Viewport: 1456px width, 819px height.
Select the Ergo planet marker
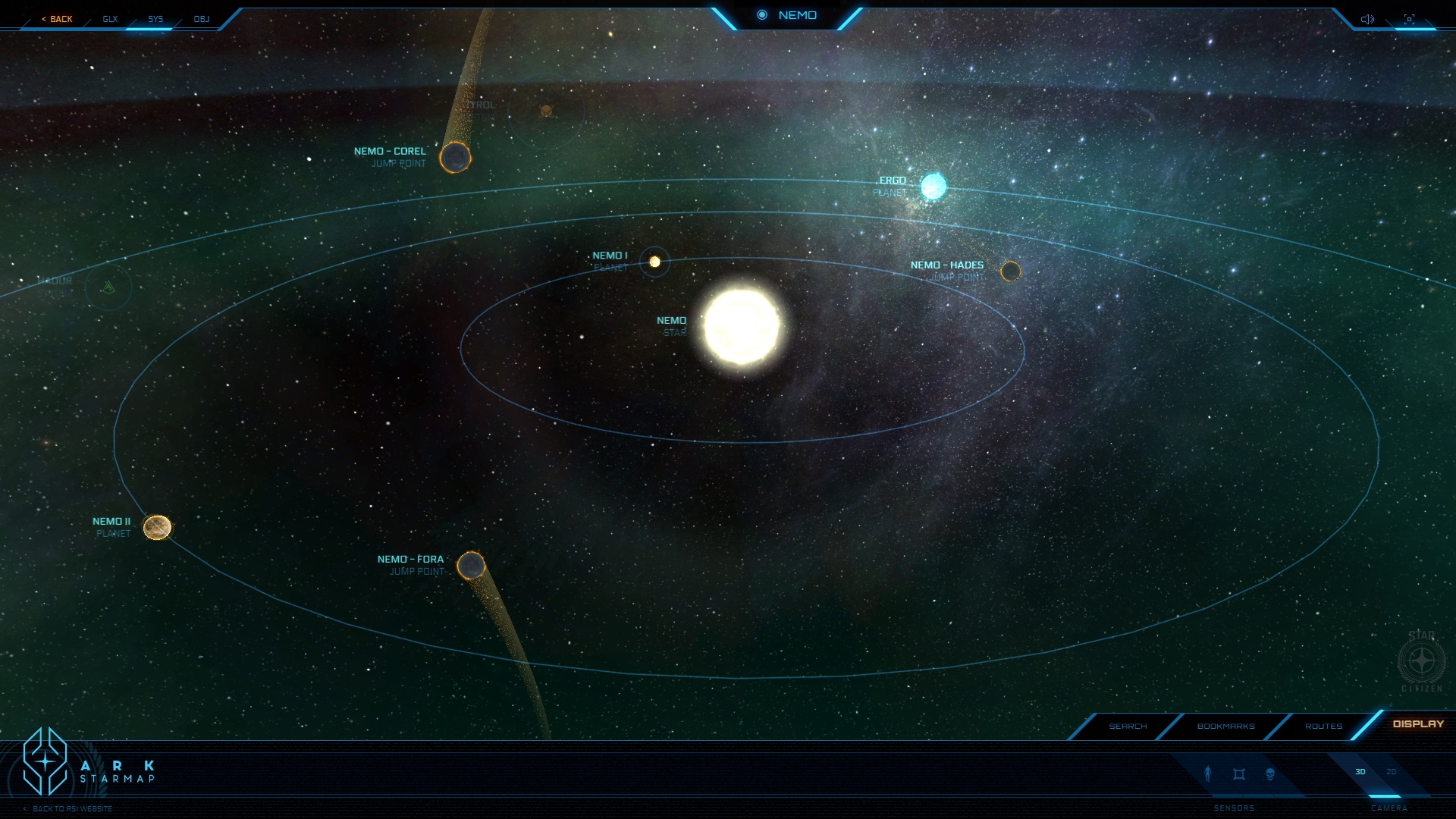(934, 187)
